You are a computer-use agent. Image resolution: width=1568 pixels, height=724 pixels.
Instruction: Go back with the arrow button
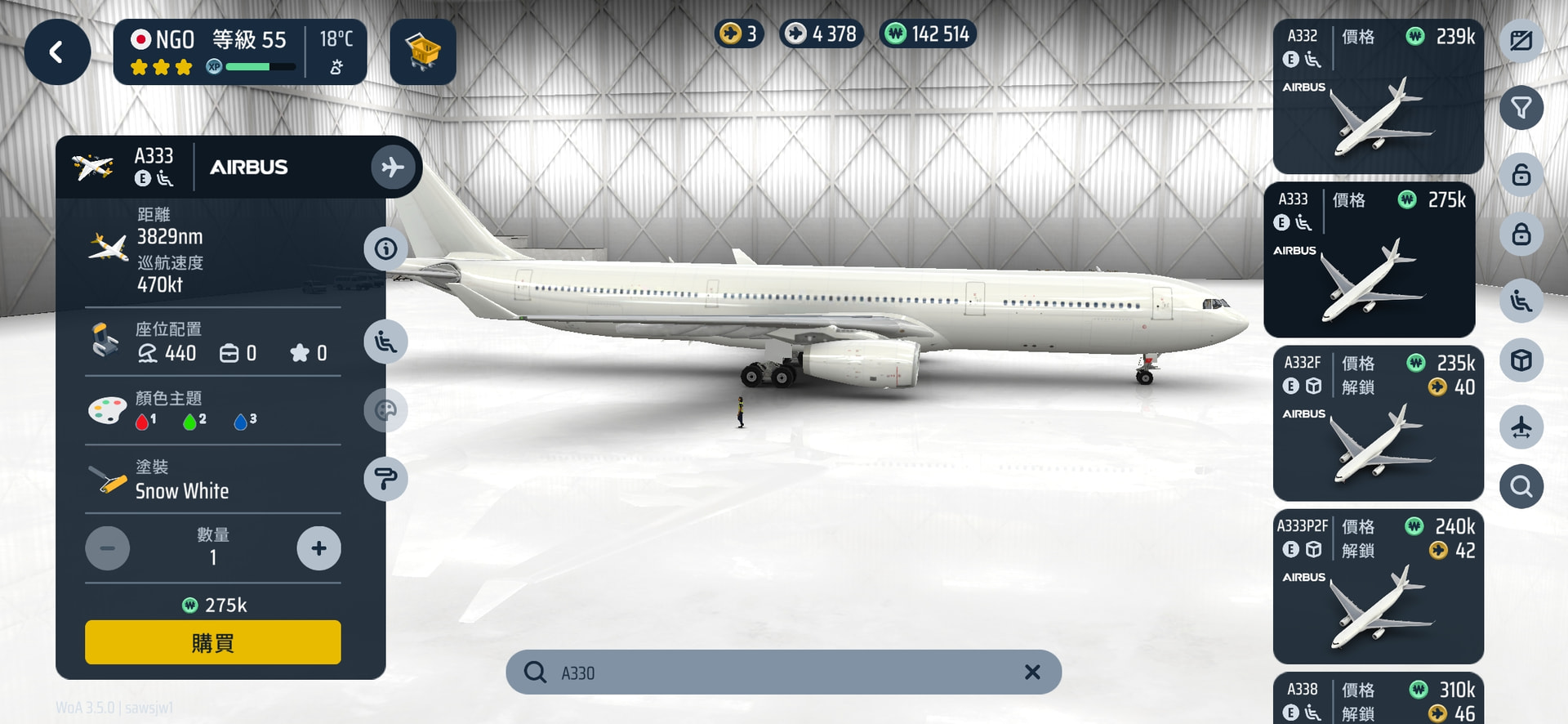click(57, 53)
